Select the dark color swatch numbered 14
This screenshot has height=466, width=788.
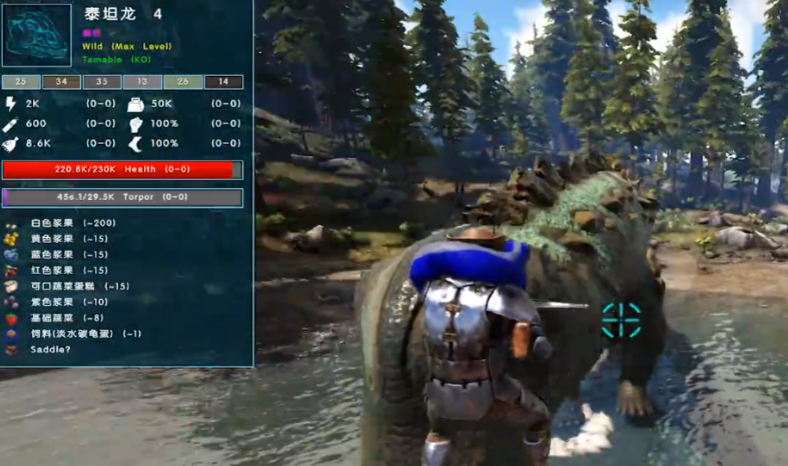(224, 82)
